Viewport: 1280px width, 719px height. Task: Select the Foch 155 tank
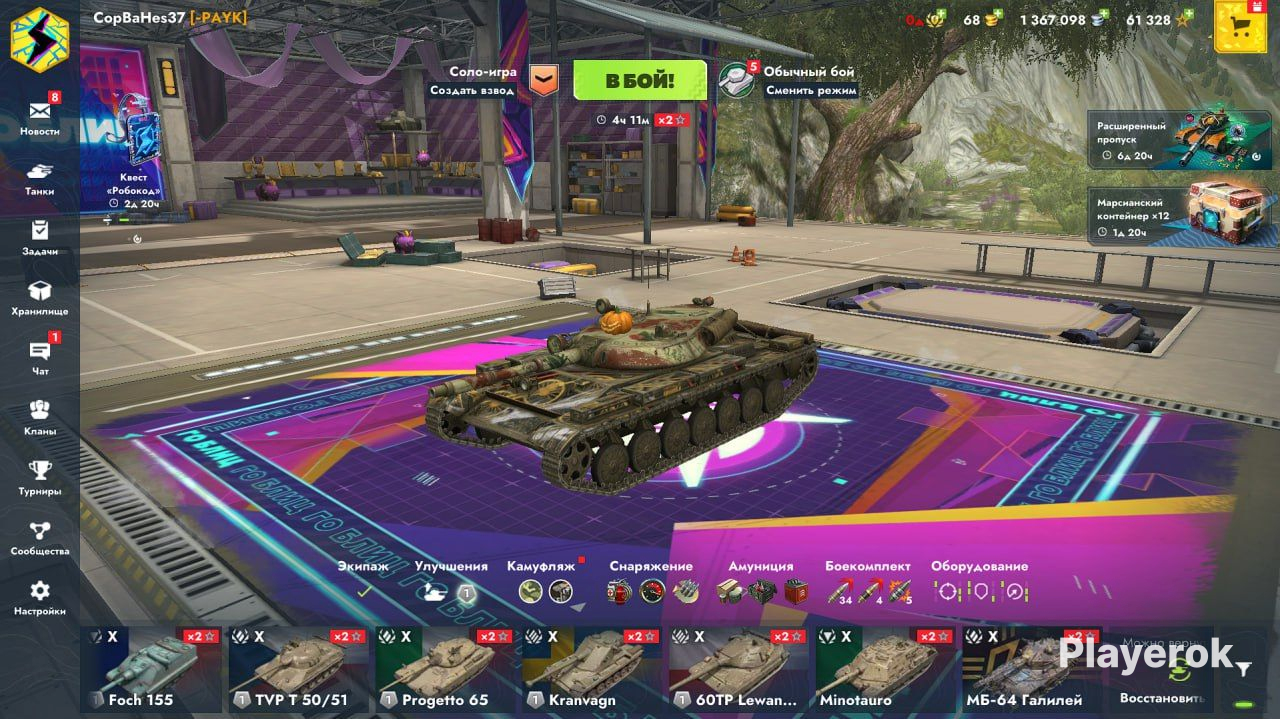tap(151, 669)
